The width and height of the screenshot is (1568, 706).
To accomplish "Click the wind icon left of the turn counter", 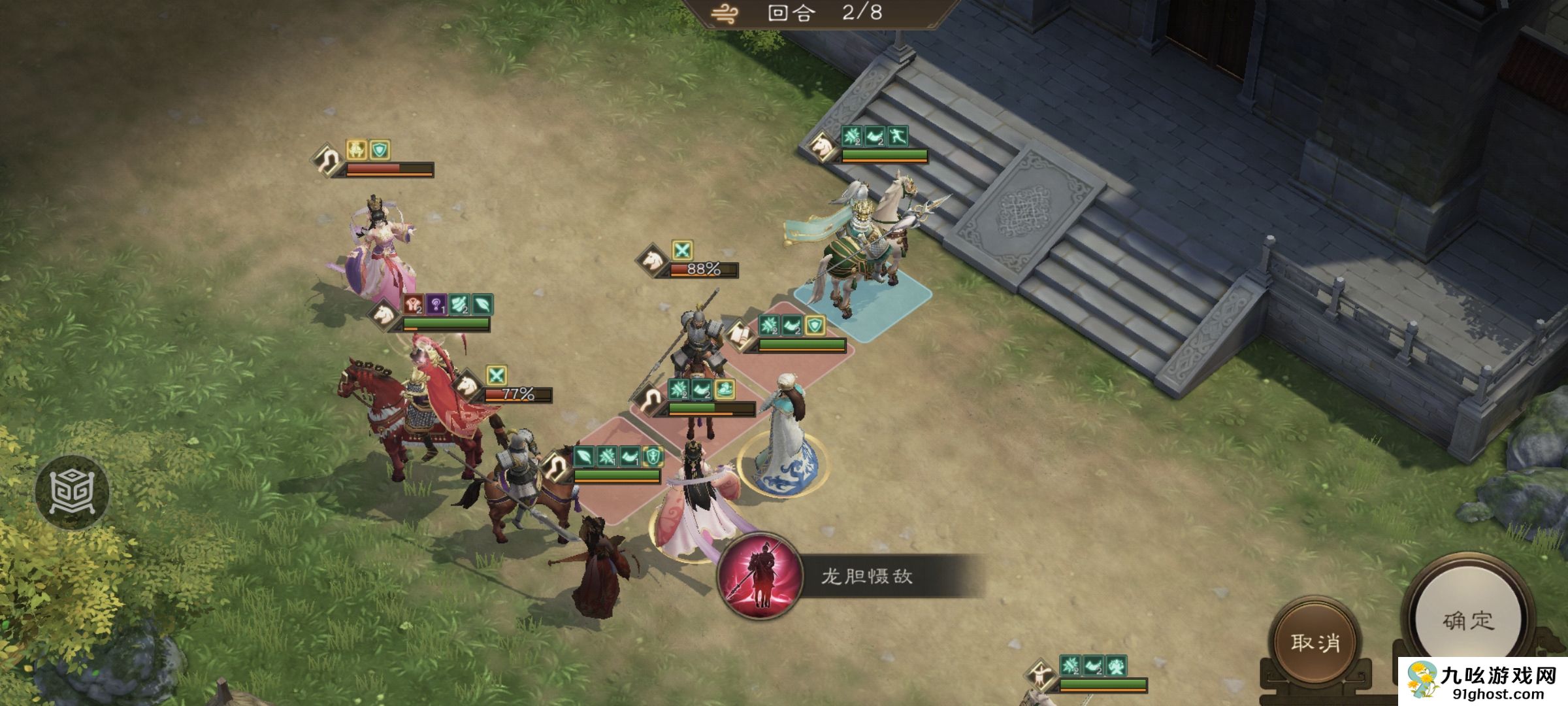I will tap(724, 12).
